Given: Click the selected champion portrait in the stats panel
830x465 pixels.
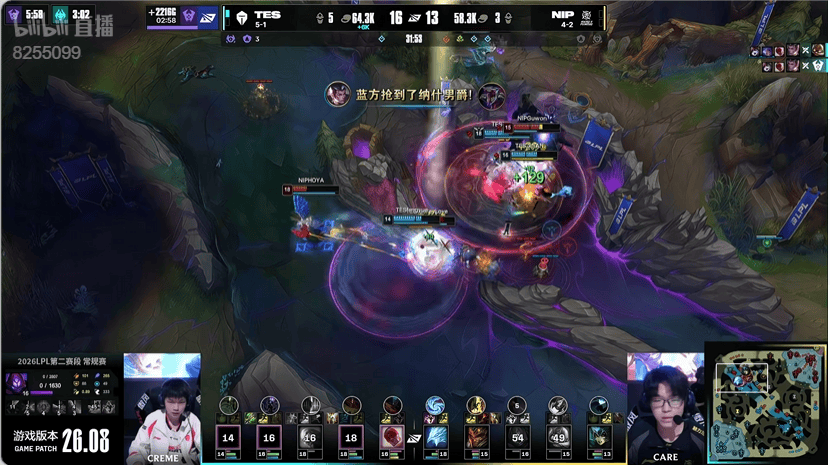Looking at the screenshot, I should 18,381.
